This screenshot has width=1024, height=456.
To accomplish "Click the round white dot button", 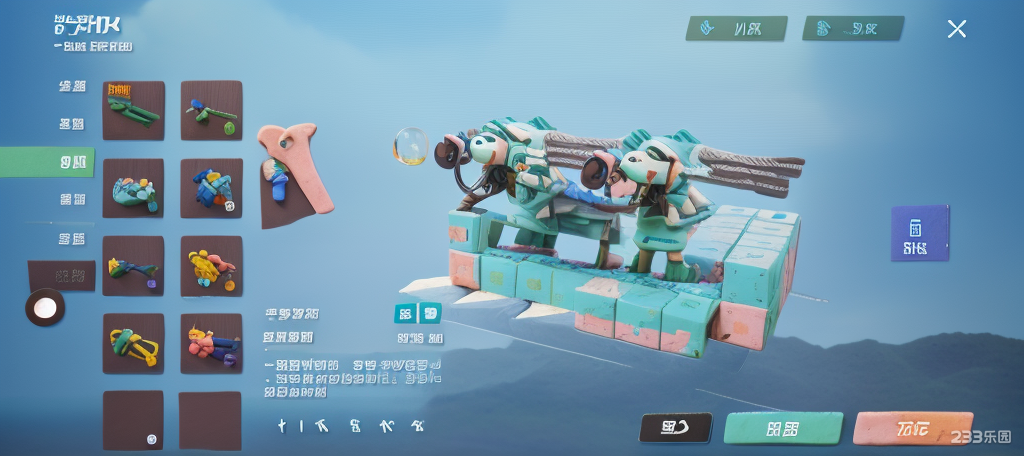I will [45, 308].
